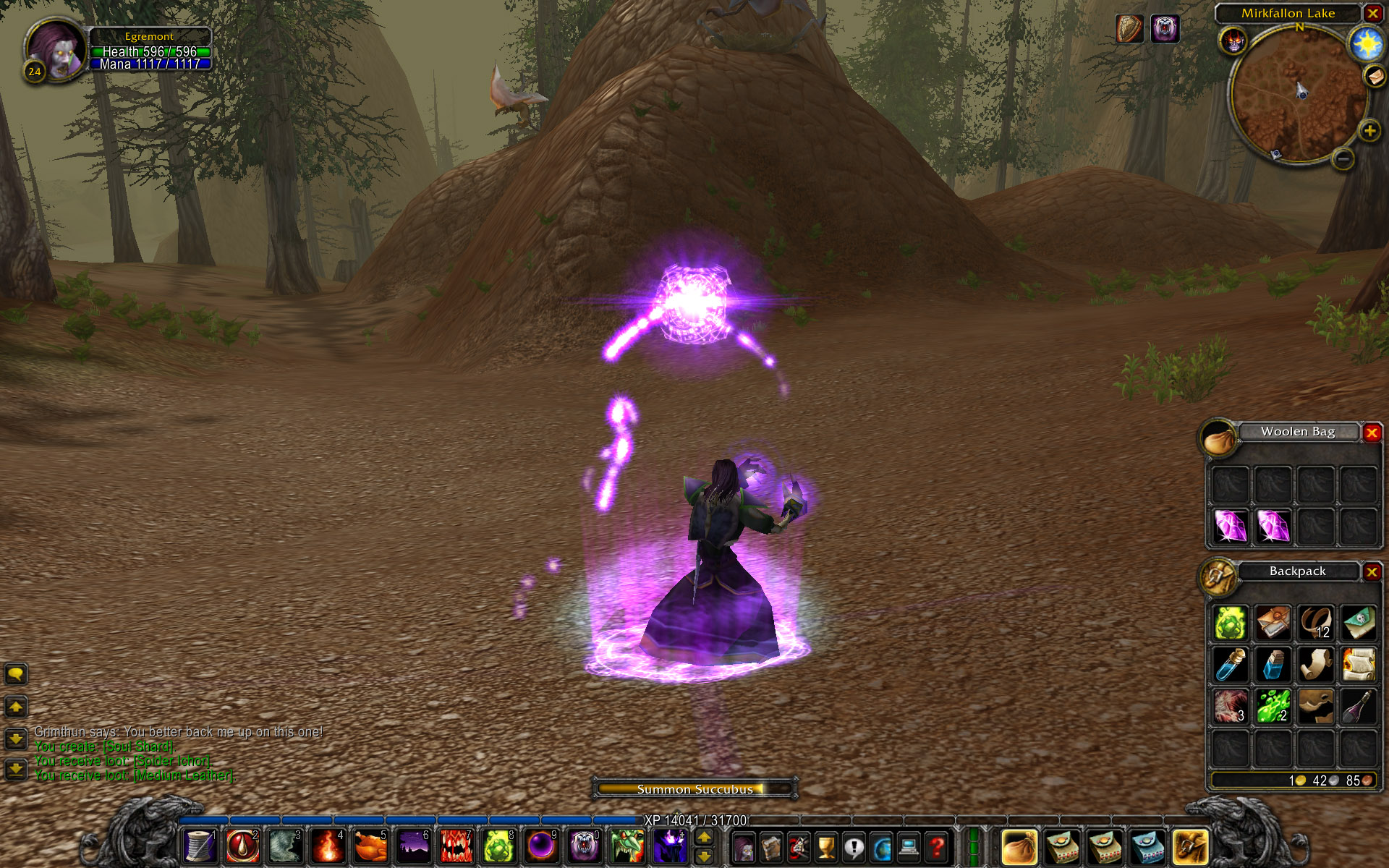1389x868 pixels.
Task: Eat the roasted chicken food in slot 5
Action: [370, 846]
